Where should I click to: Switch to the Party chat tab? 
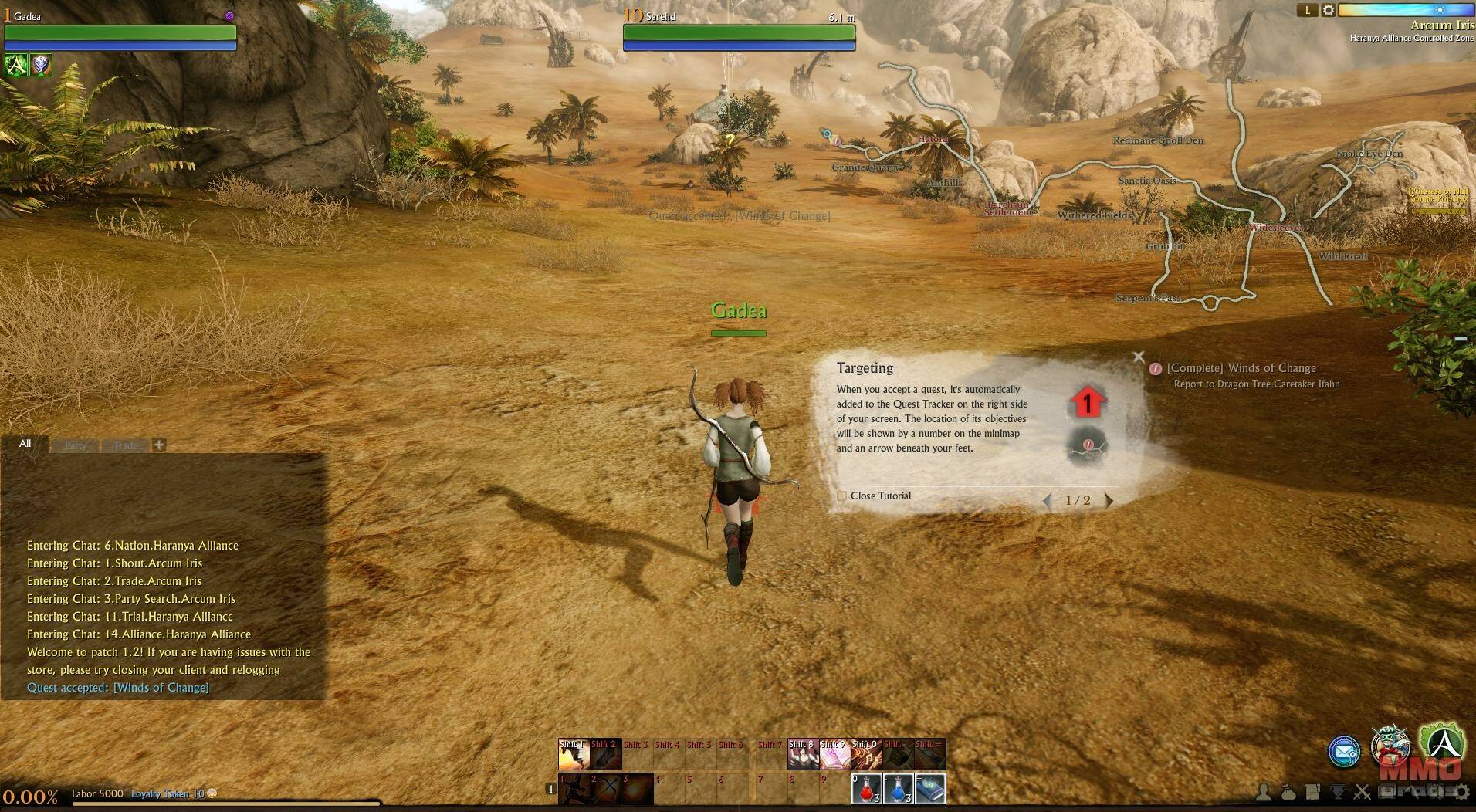(x=76, y=445)
